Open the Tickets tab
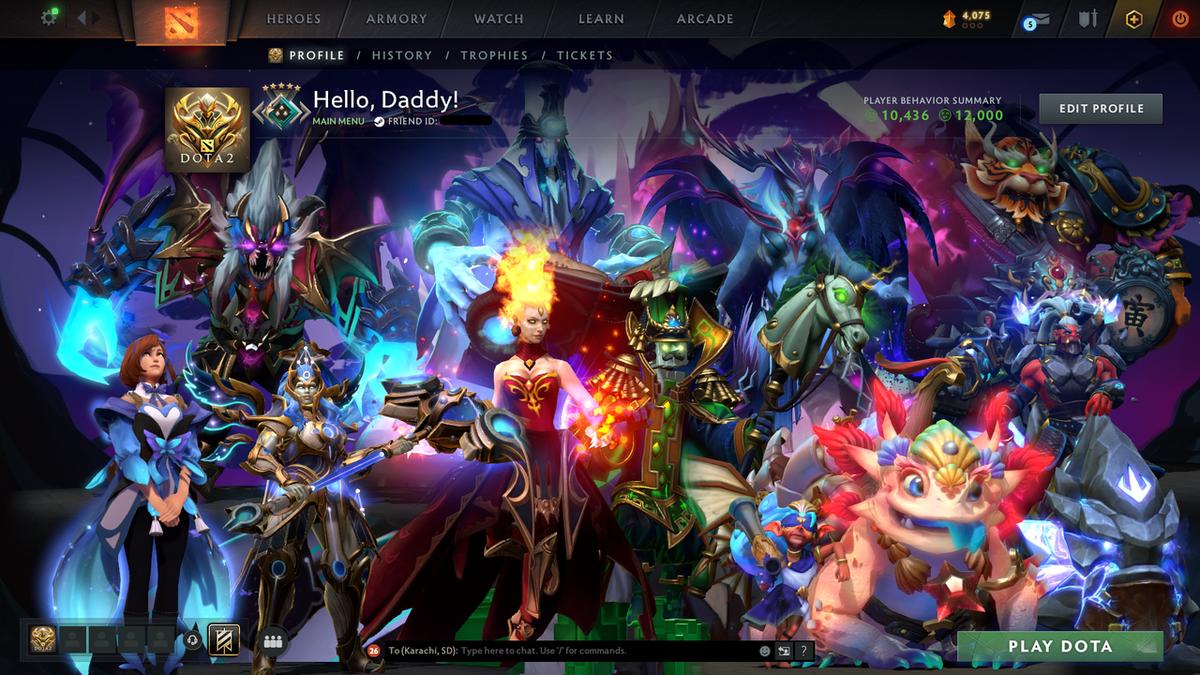This screenshot has width=1200, height=675. 585,56
